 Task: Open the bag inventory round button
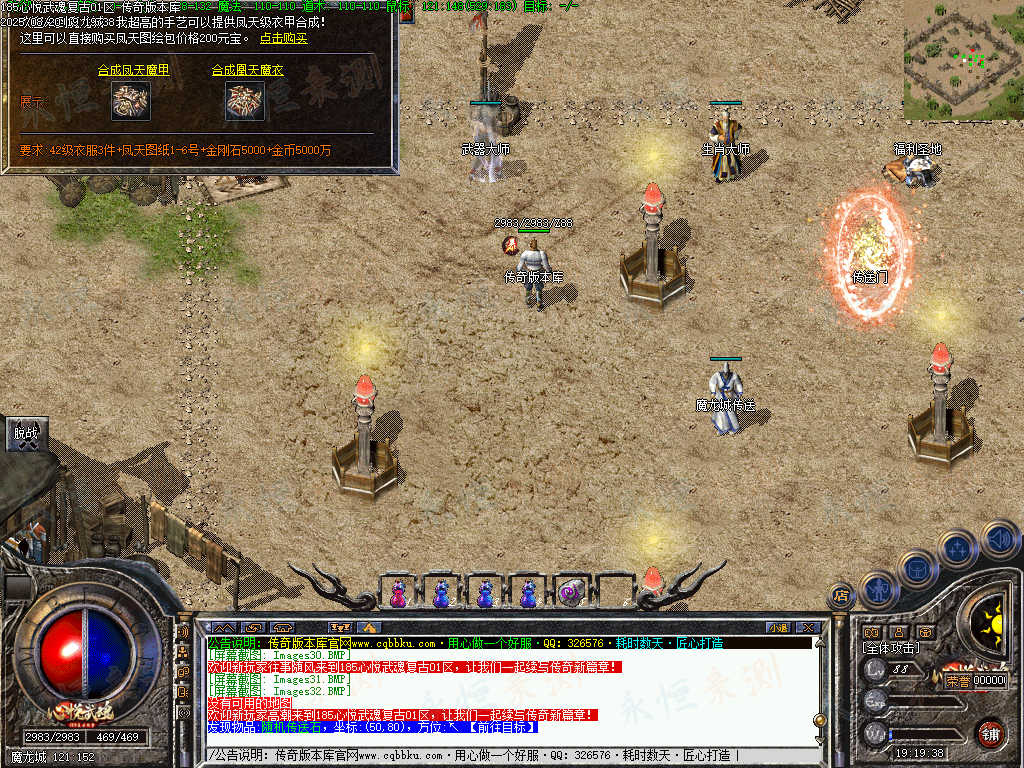pos(917,568)
